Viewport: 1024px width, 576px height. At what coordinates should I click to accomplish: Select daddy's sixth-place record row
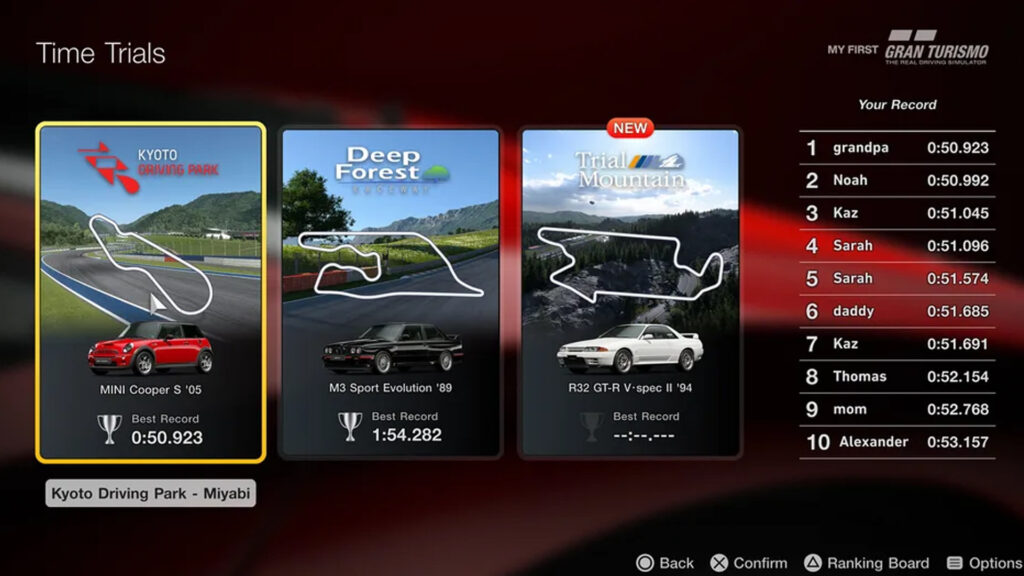point(897,312)
